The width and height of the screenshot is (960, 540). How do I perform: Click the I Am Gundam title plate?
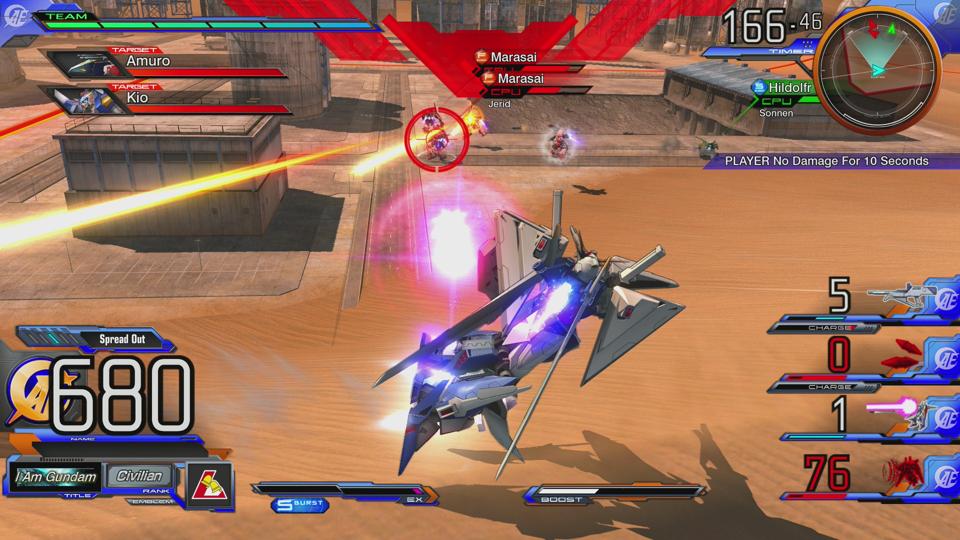click(x=56, y=477)
